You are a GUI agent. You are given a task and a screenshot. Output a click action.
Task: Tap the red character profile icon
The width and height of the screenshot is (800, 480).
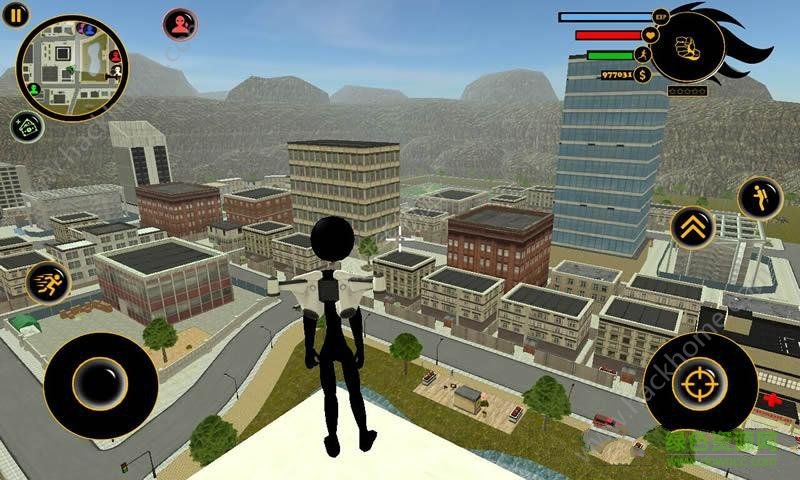(180, 24)
